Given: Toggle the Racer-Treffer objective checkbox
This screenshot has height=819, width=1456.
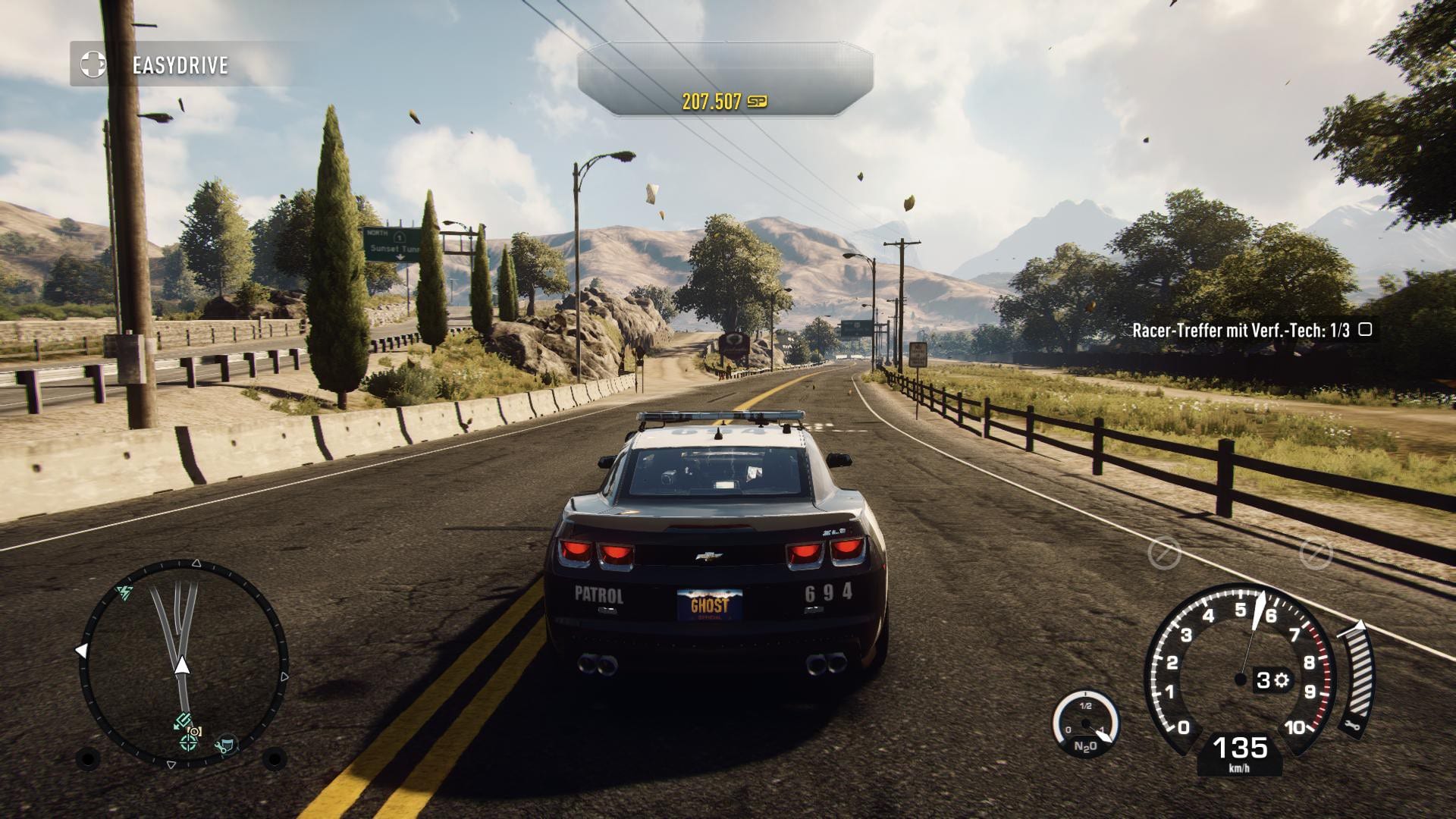Looking at the screenshot, I should (1365, 330).
